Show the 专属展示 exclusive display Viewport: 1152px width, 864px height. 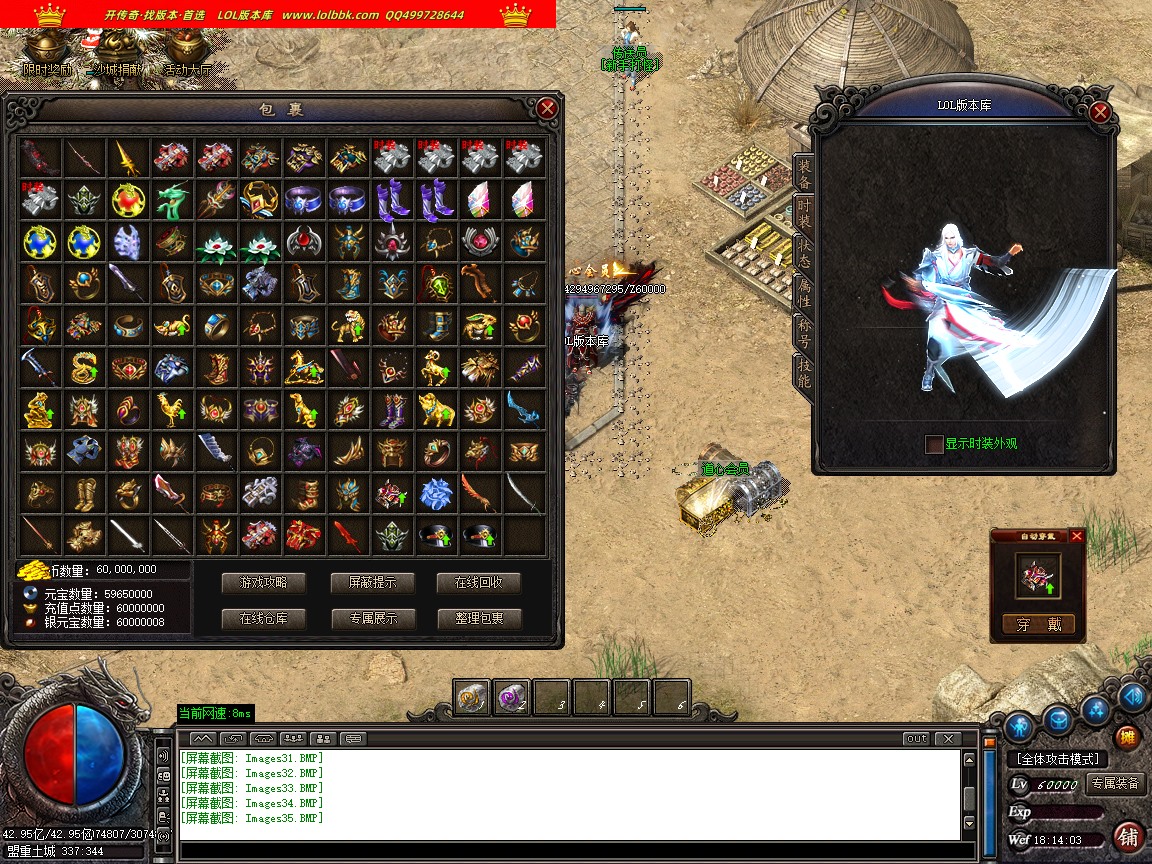pos(373,618)
